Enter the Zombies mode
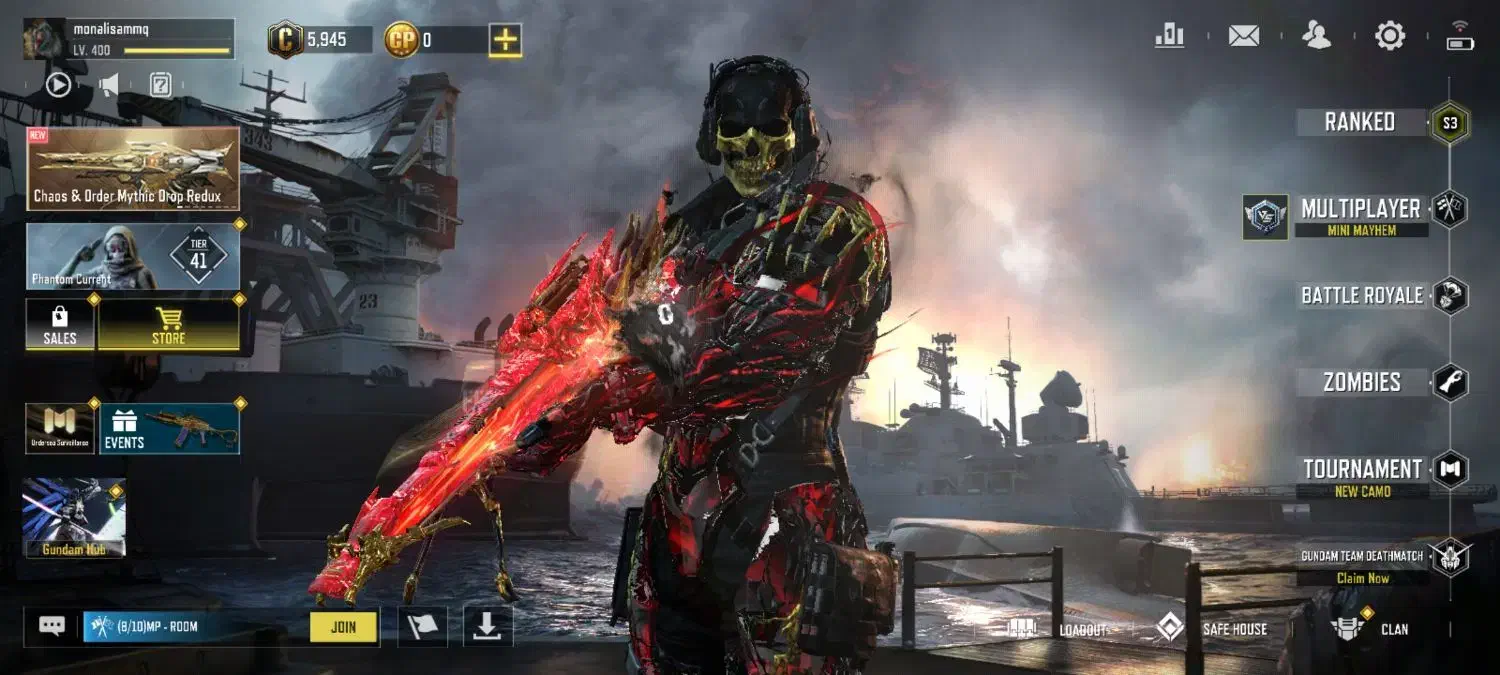 tap(1362, 382)
